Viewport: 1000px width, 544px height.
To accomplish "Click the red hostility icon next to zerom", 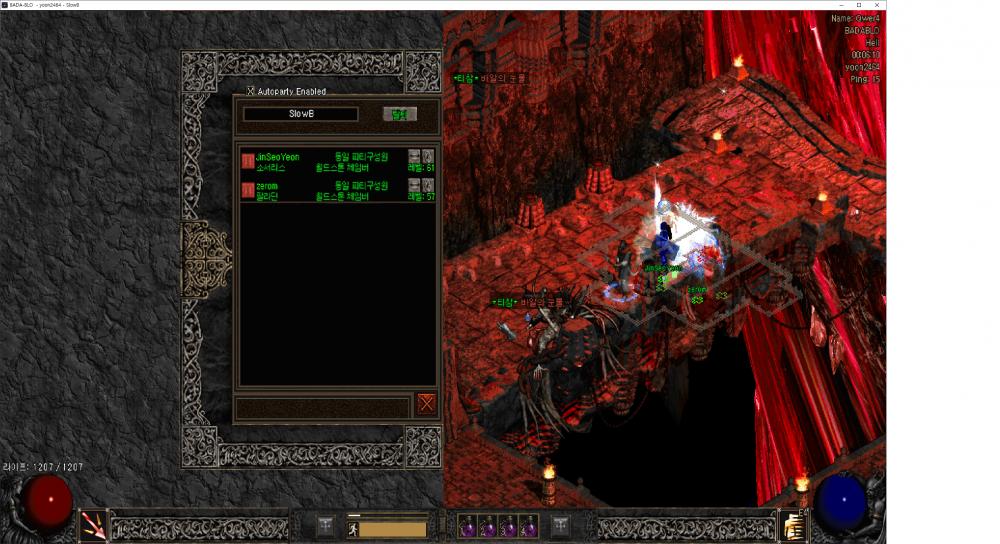I will point(247,190).
